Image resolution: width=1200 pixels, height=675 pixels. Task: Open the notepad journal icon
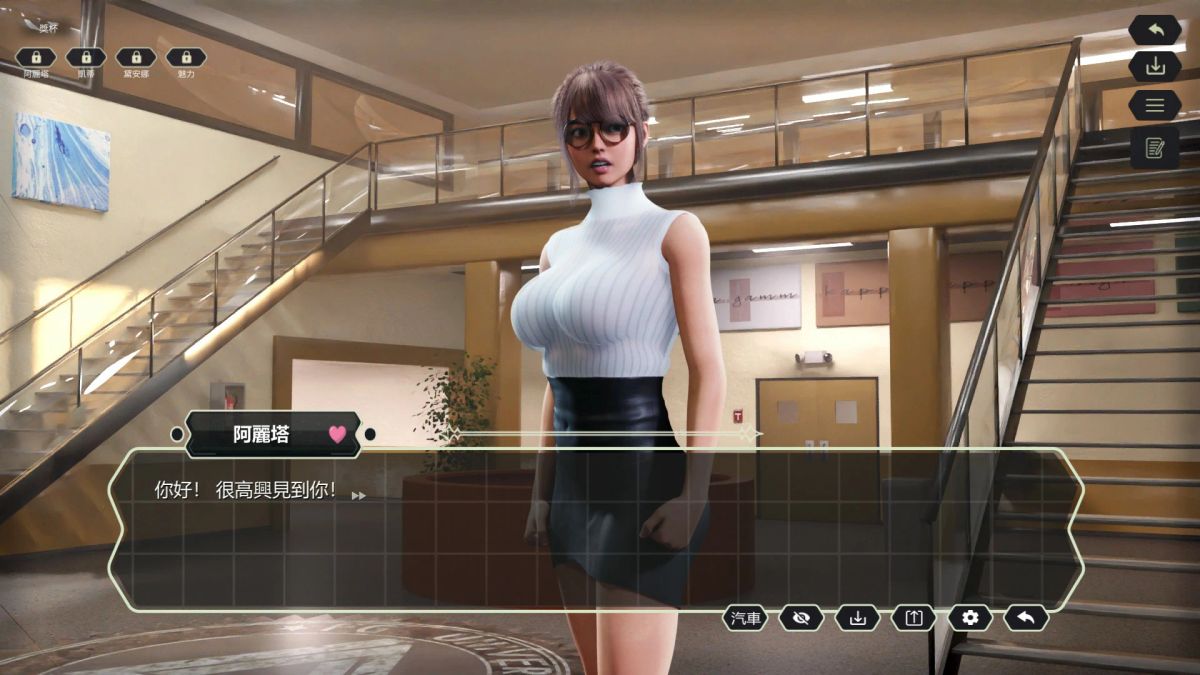pyautogui.click(x=1155, y=147)
